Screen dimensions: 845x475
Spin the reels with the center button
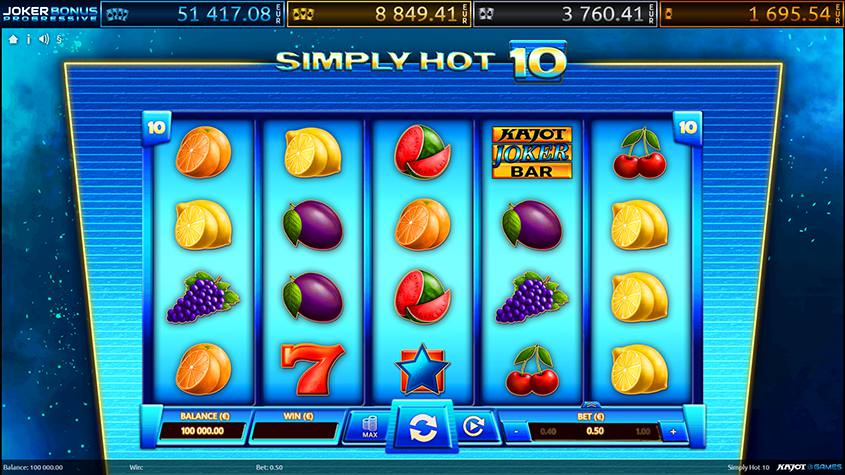click(x=422, y=429)
